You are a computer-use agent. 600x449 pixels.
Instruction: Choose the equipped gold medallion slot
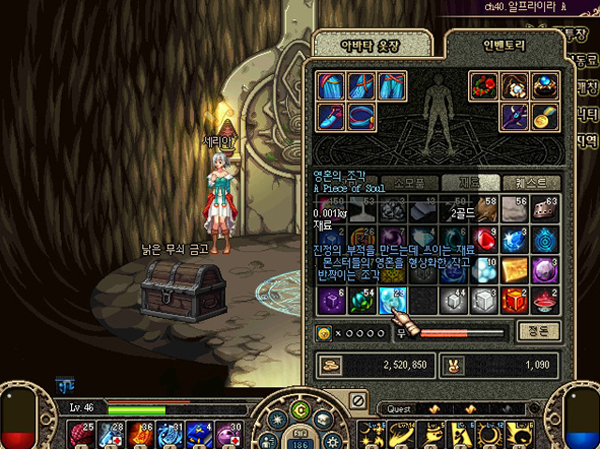tap(544, 117)
